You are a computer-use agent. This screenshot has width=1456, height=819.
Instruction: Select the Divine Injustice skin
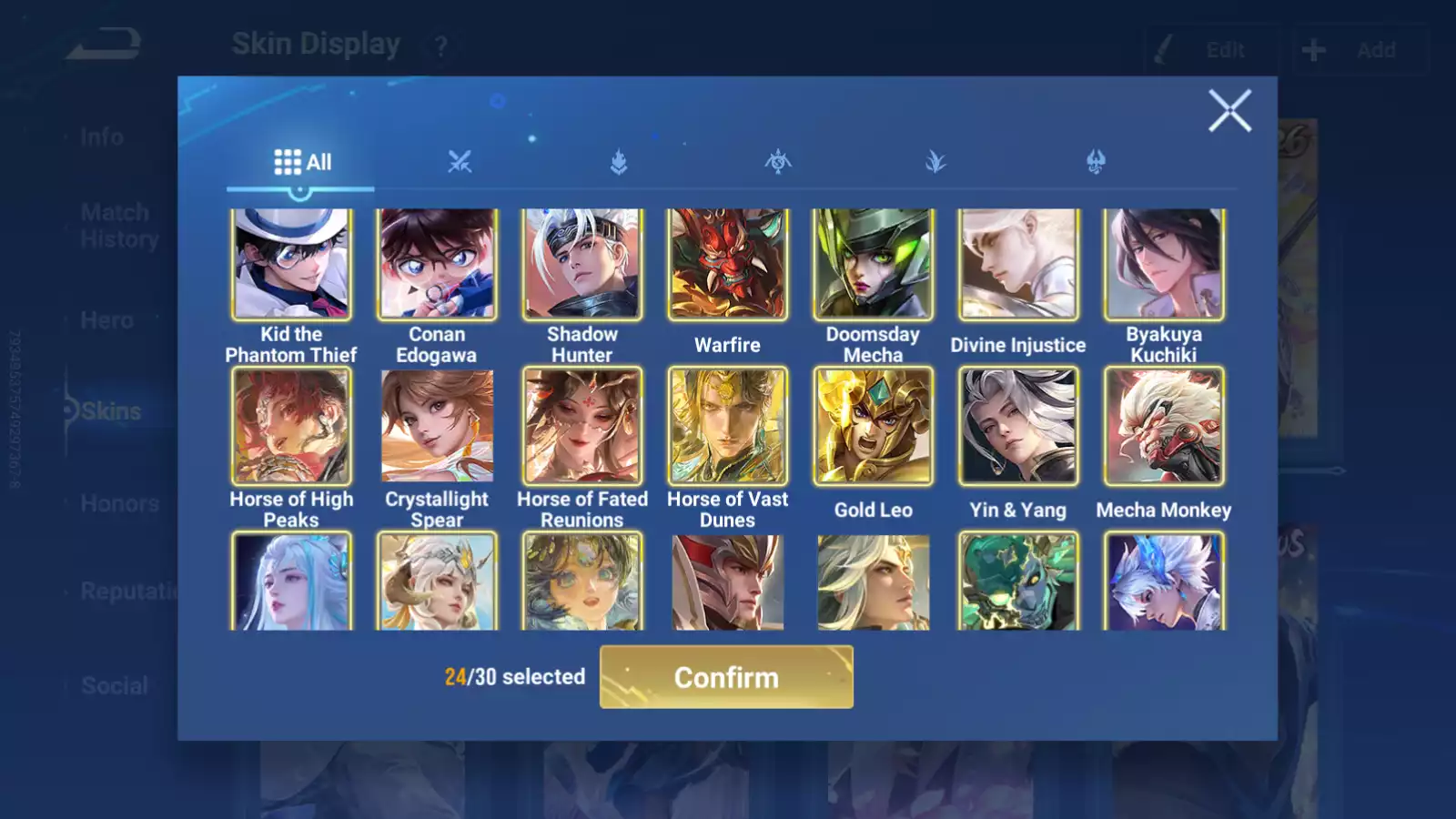pos(1018,264)
